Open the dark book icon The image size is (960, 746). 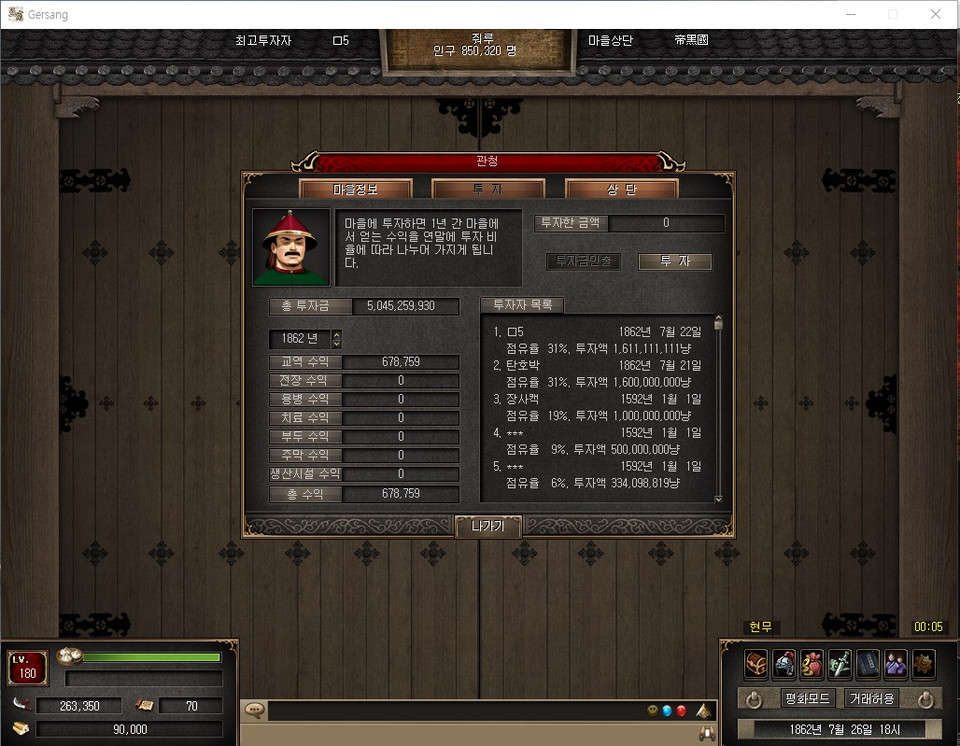(x=868, y=663)
